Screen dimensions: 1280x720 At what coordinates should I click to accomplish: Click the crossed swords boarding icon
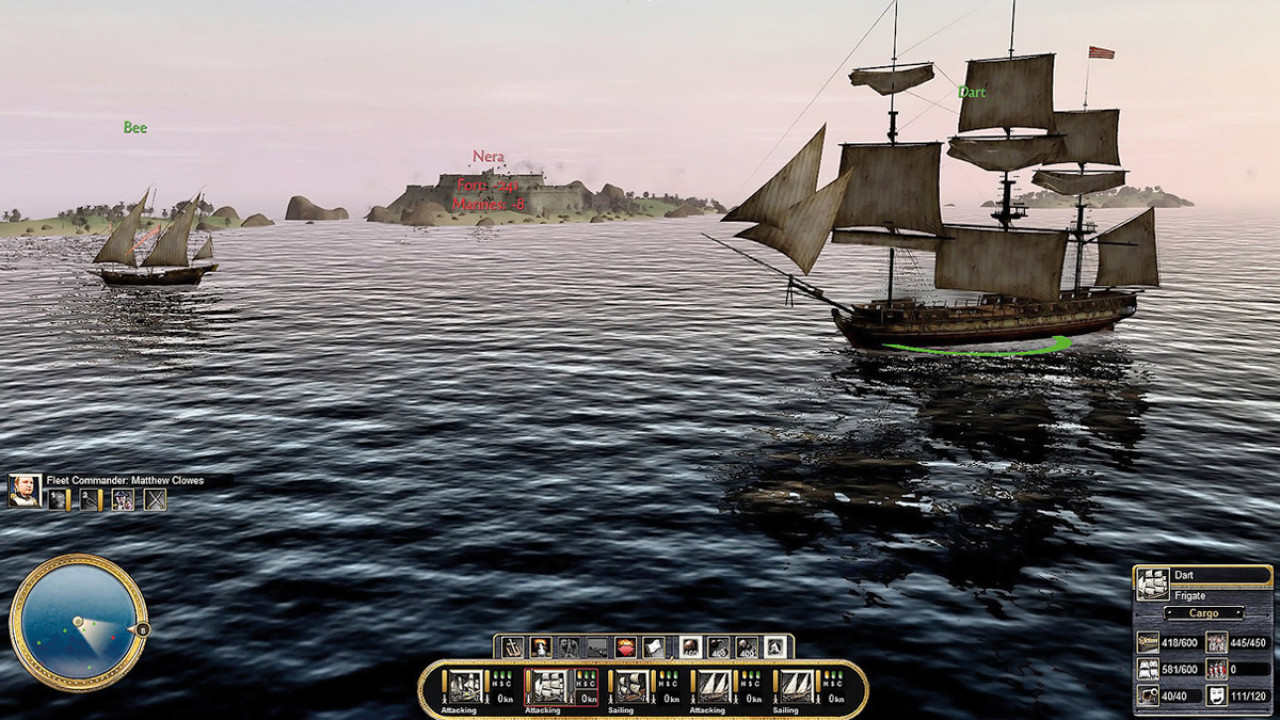(x=154, y=500)
